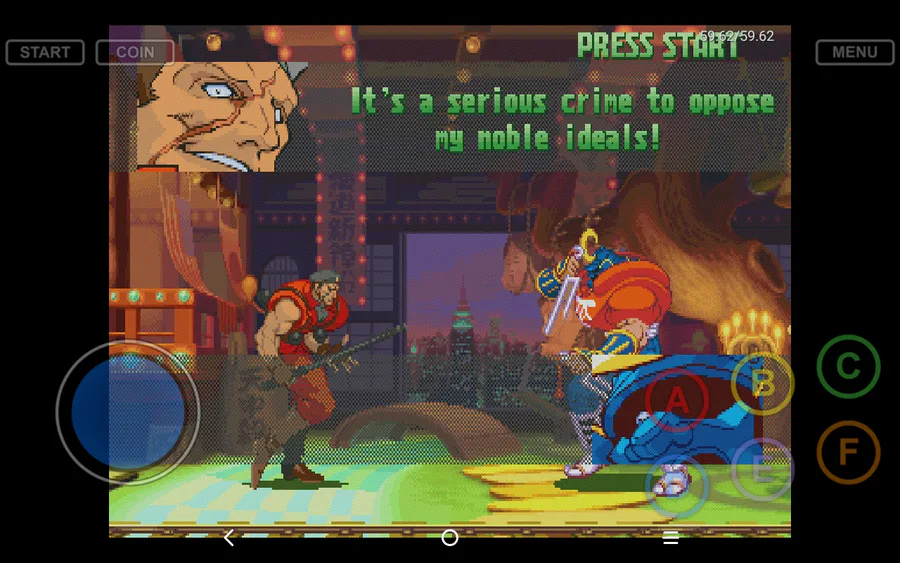Insert a credit with the COIN button
The height and width of the screenshot is (563, 900).
tap(135, 52)
